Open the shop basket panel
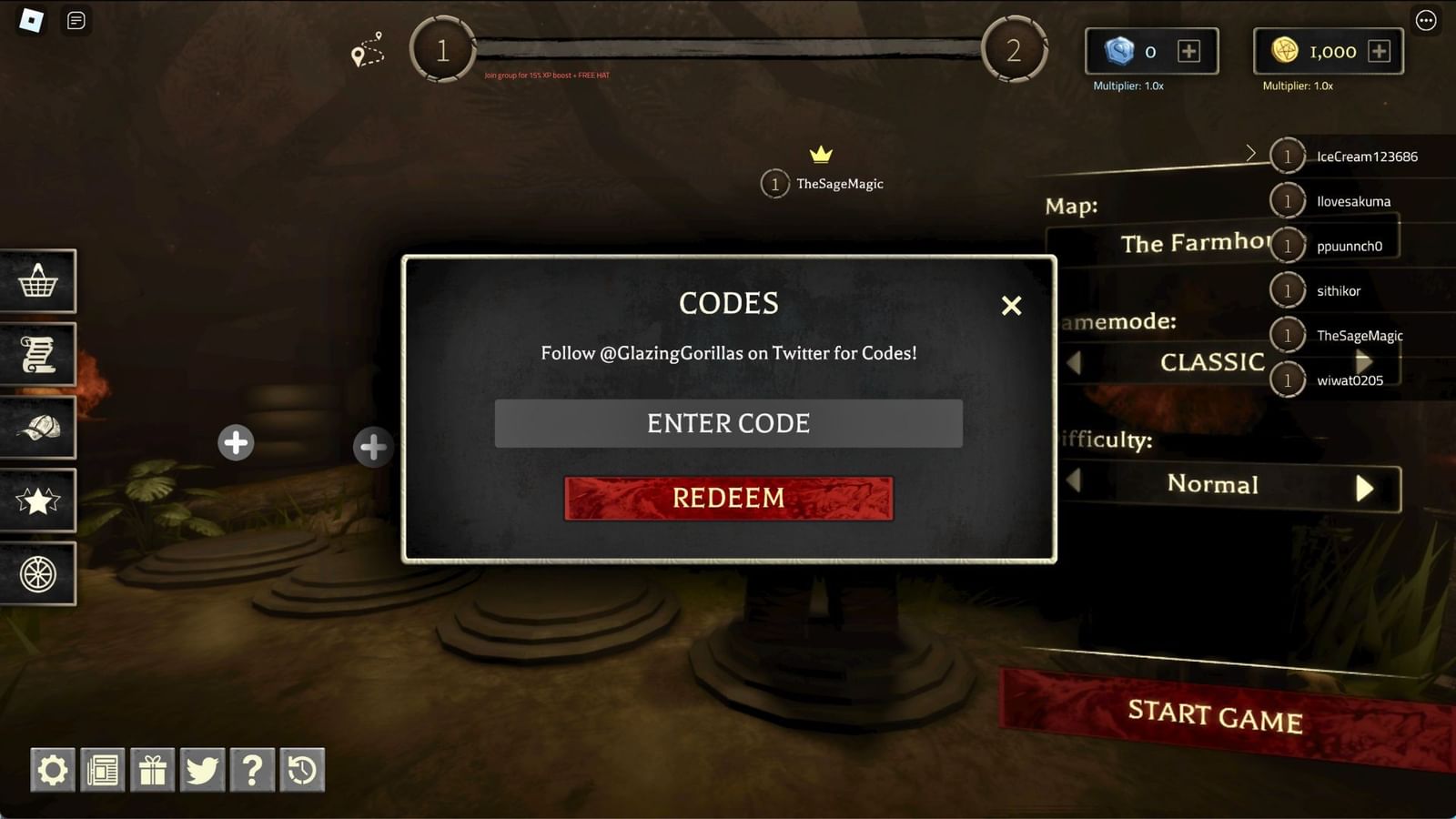 [39, 281]
